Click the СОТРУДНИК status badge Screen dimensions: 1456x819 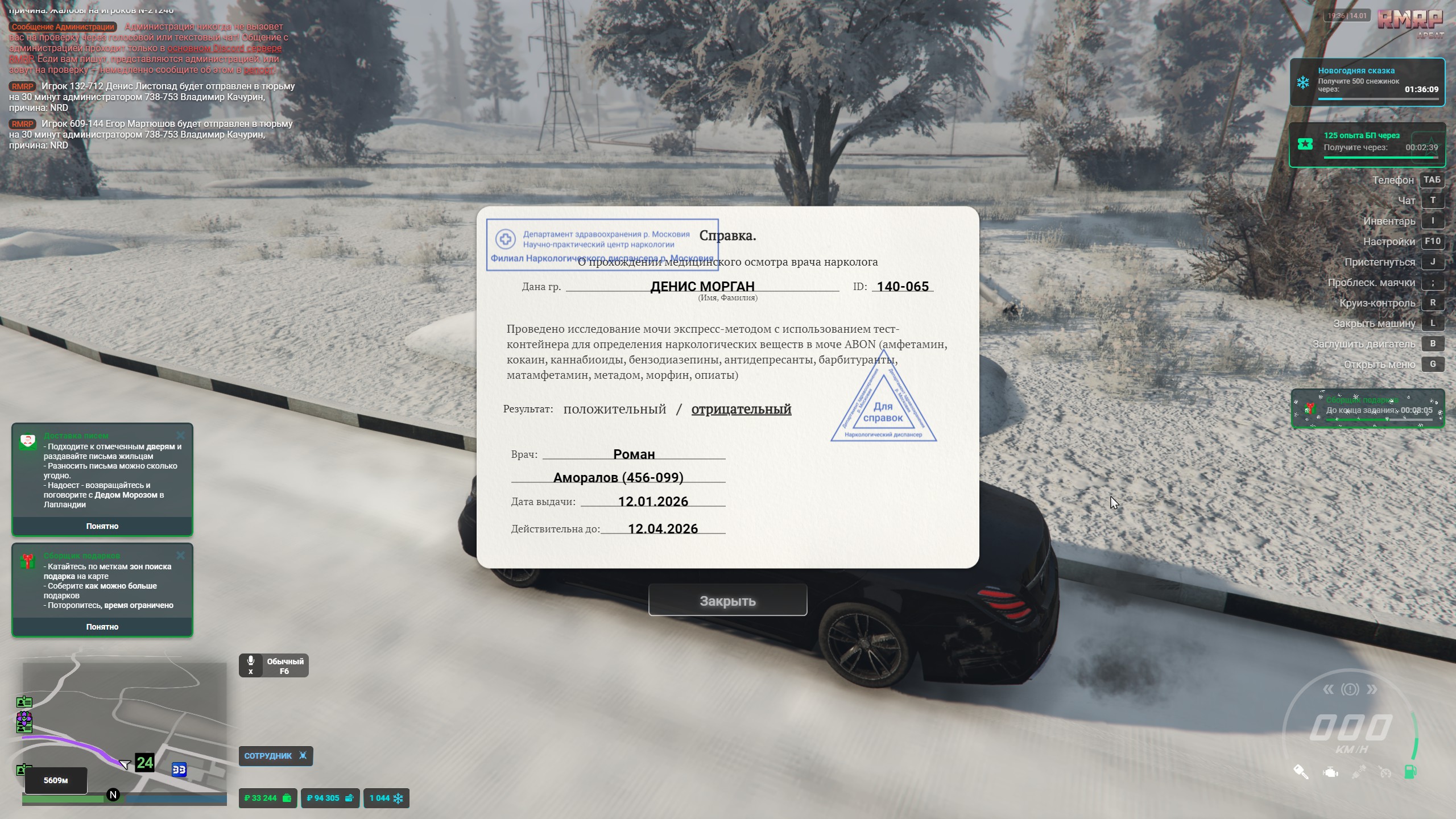[275, 756]
